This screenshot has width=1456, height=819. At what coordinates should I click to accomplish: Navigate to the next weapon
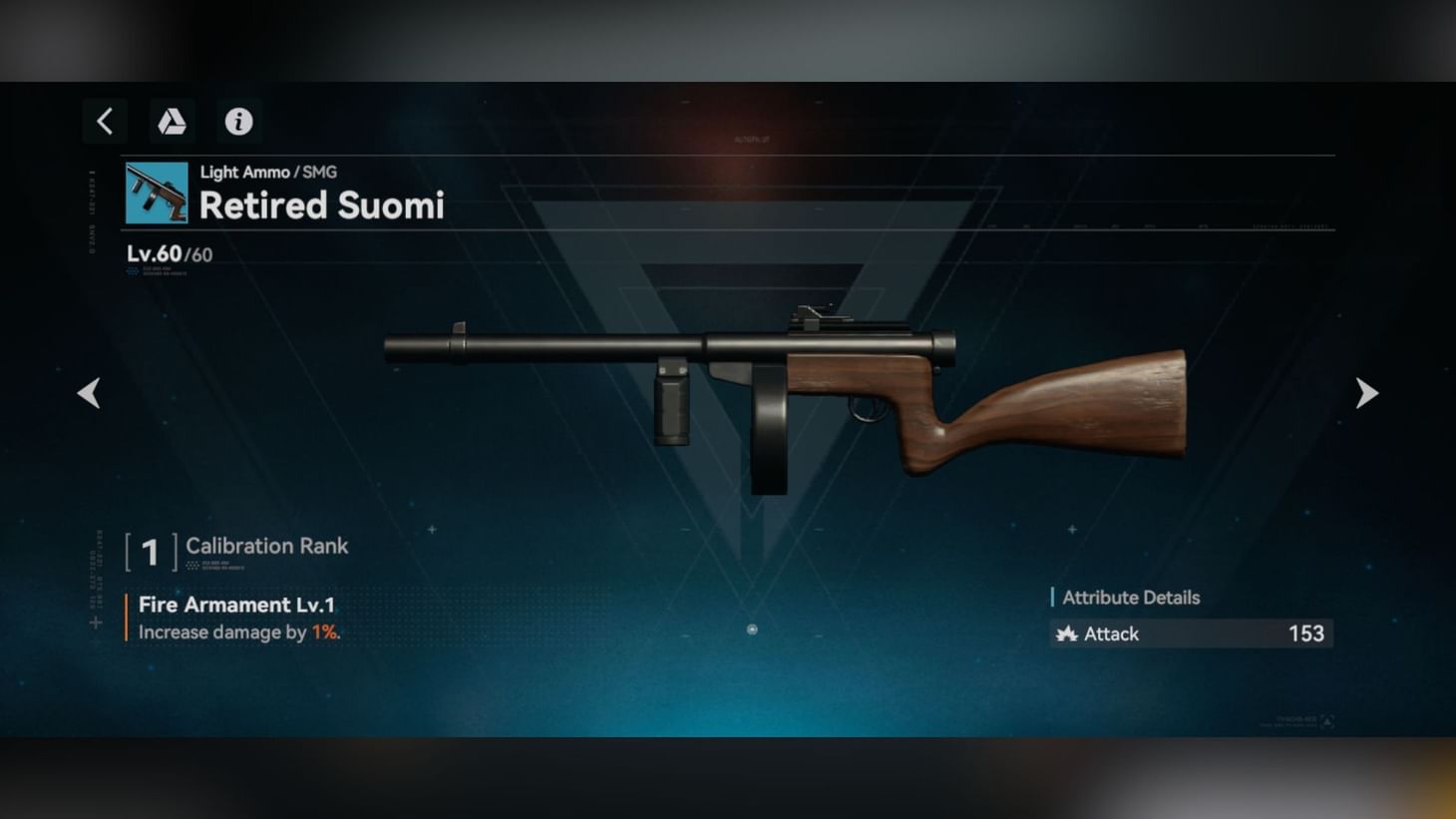1366,392
